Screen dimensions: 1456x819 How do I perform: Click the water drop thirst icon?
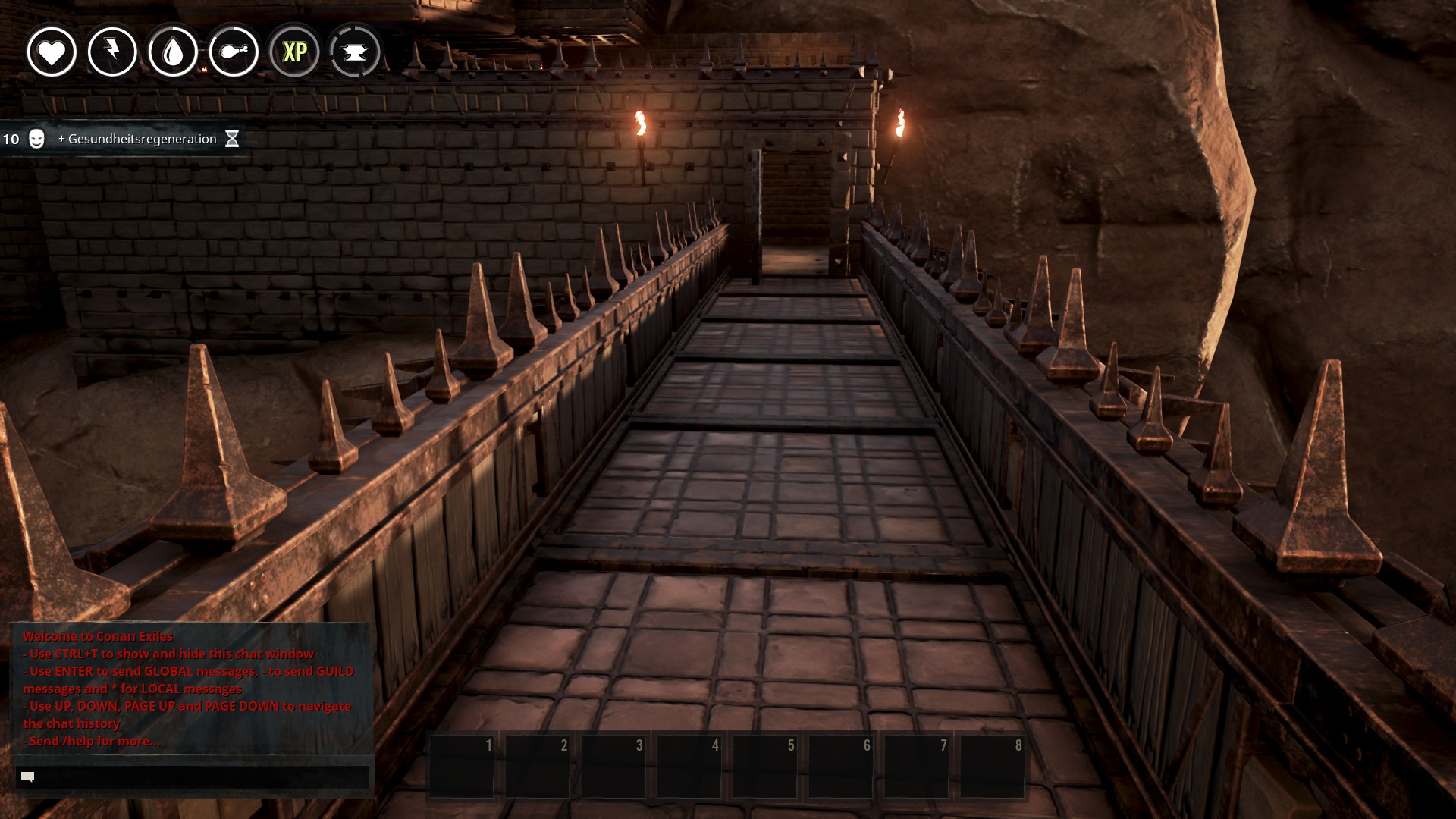[173, 52]
